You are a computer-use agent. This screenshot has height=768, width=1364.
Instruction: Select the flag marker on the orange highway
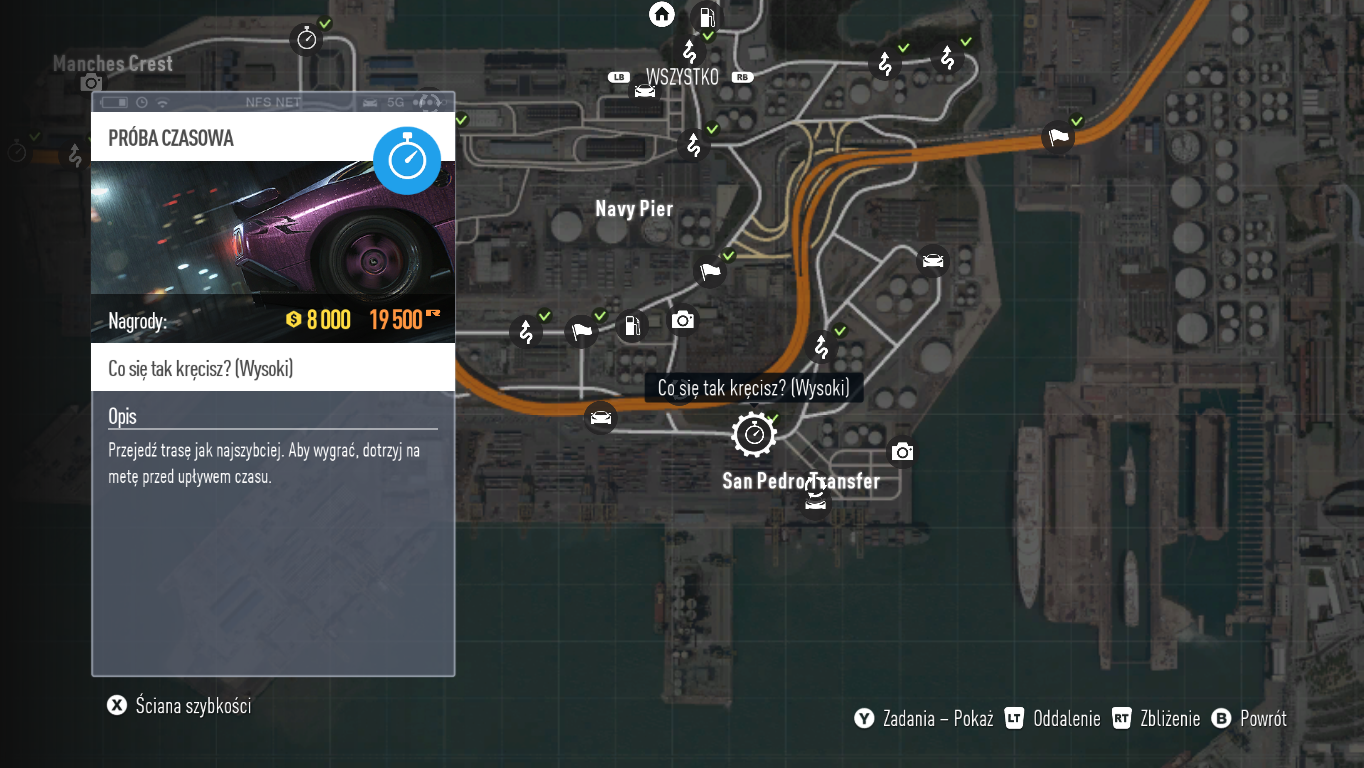click(x=1058, y=136)
